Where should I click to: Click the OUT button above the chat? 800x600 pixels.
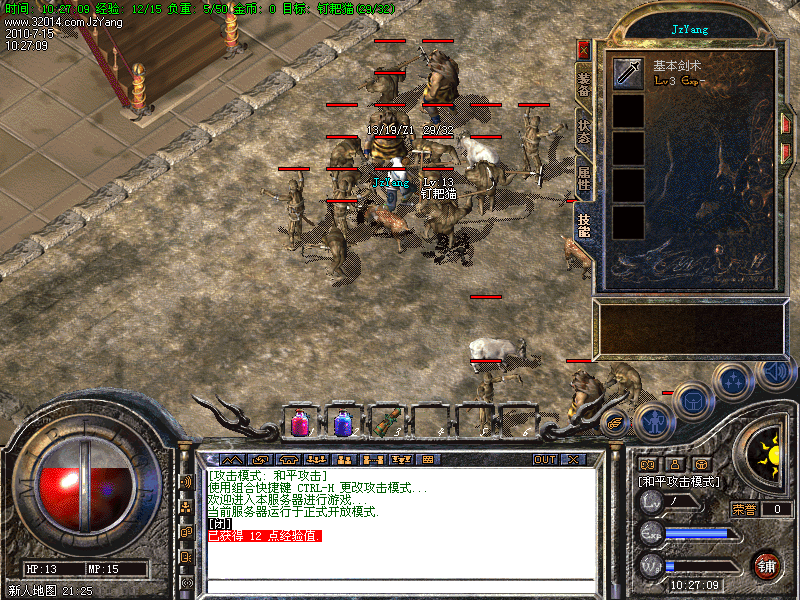click(544, 459)
